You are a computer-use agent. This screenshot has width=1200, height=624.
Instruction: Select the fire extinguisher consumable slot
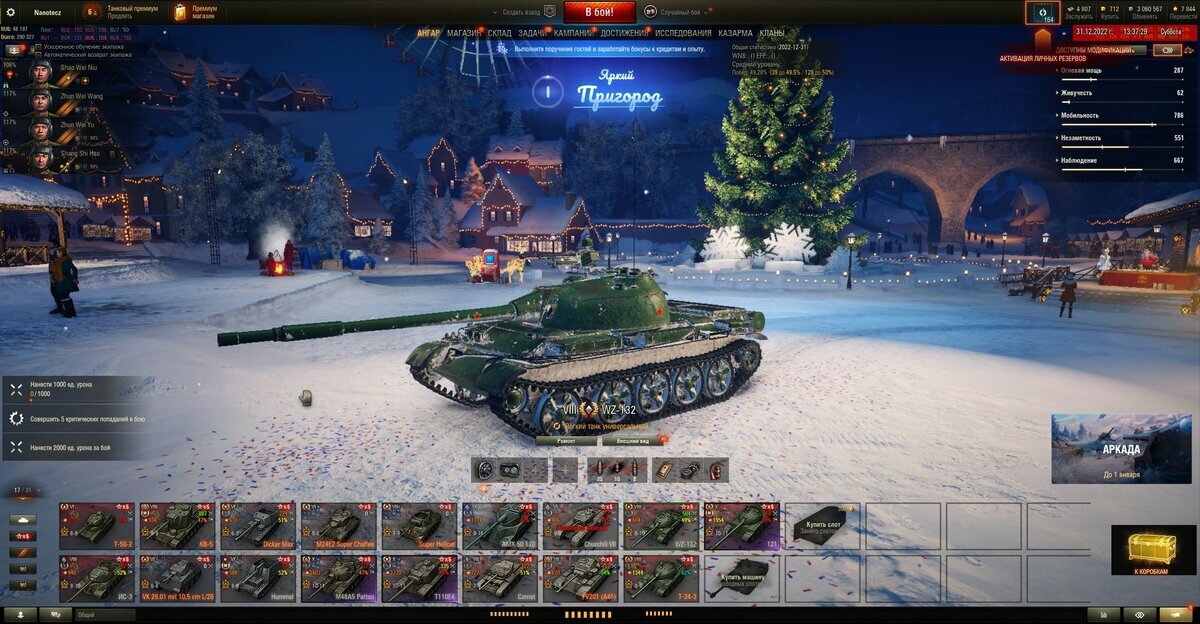coord(716,470)
